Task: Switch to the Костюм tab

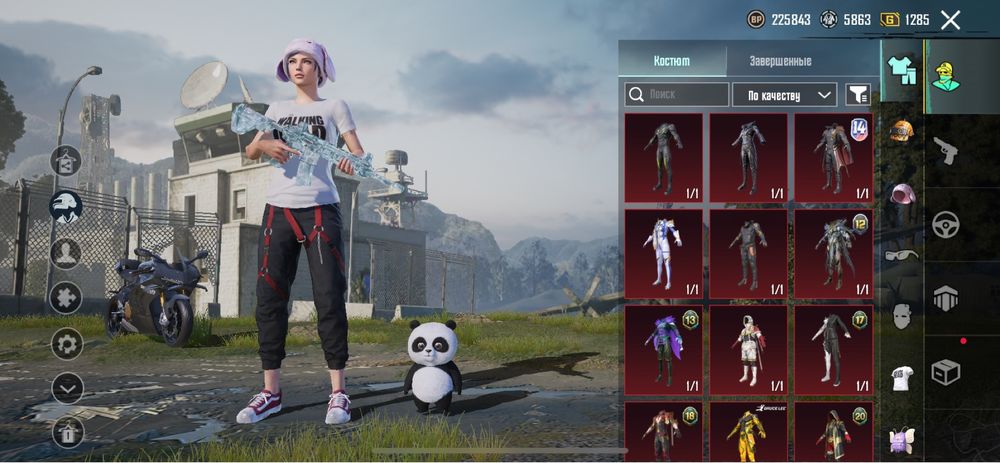Action: tap(671, 61)
